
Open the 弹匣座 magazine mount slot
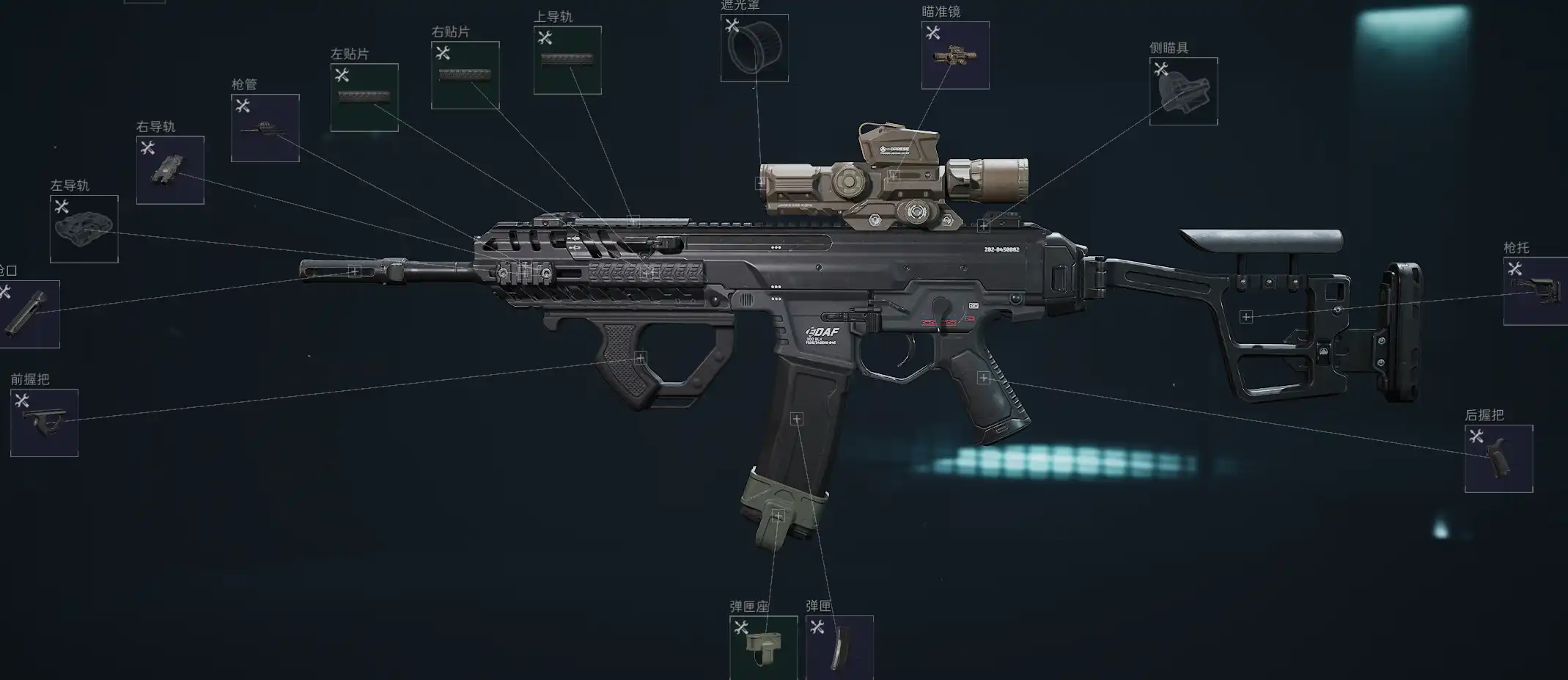(x=763, y=648)
